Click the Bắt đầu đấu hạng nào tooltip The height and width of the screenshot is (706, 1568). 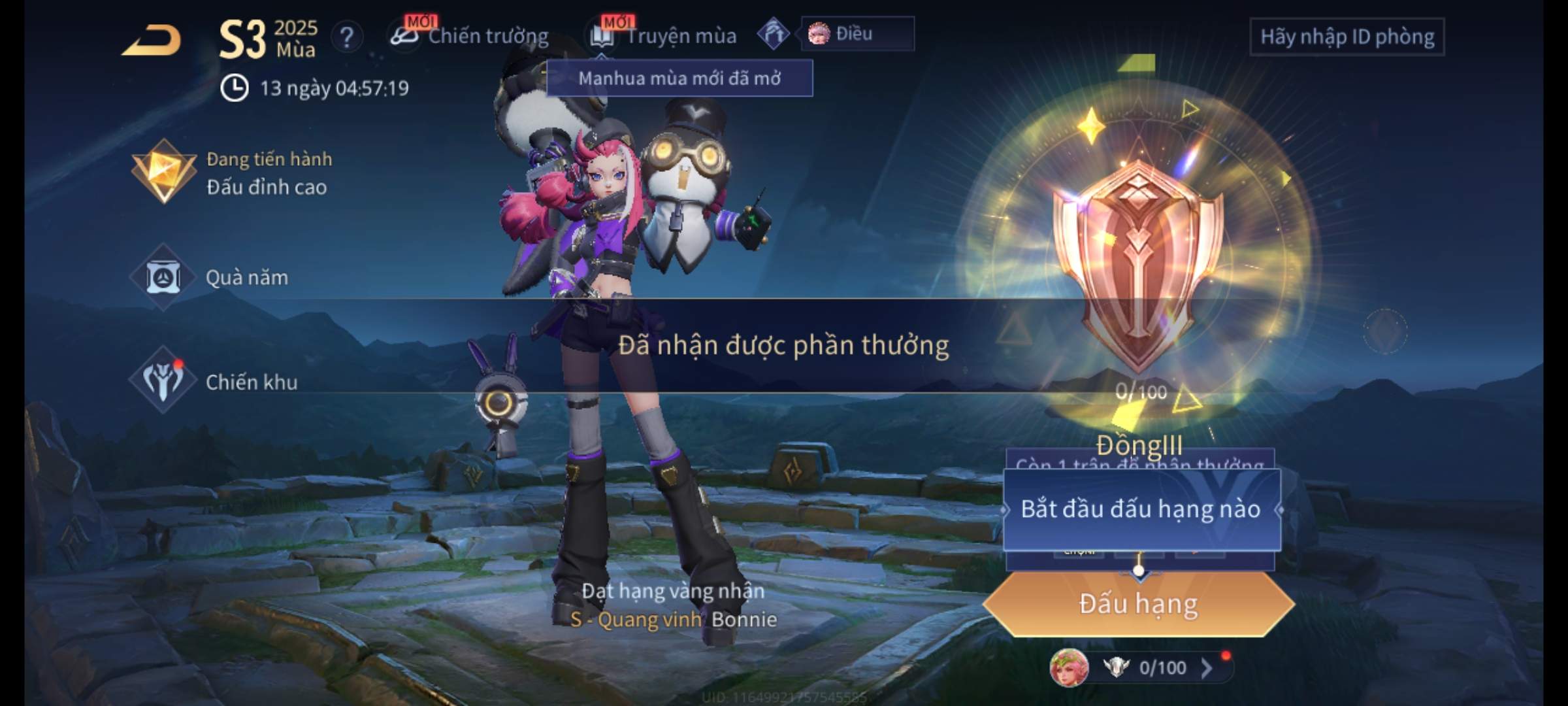1141,509
